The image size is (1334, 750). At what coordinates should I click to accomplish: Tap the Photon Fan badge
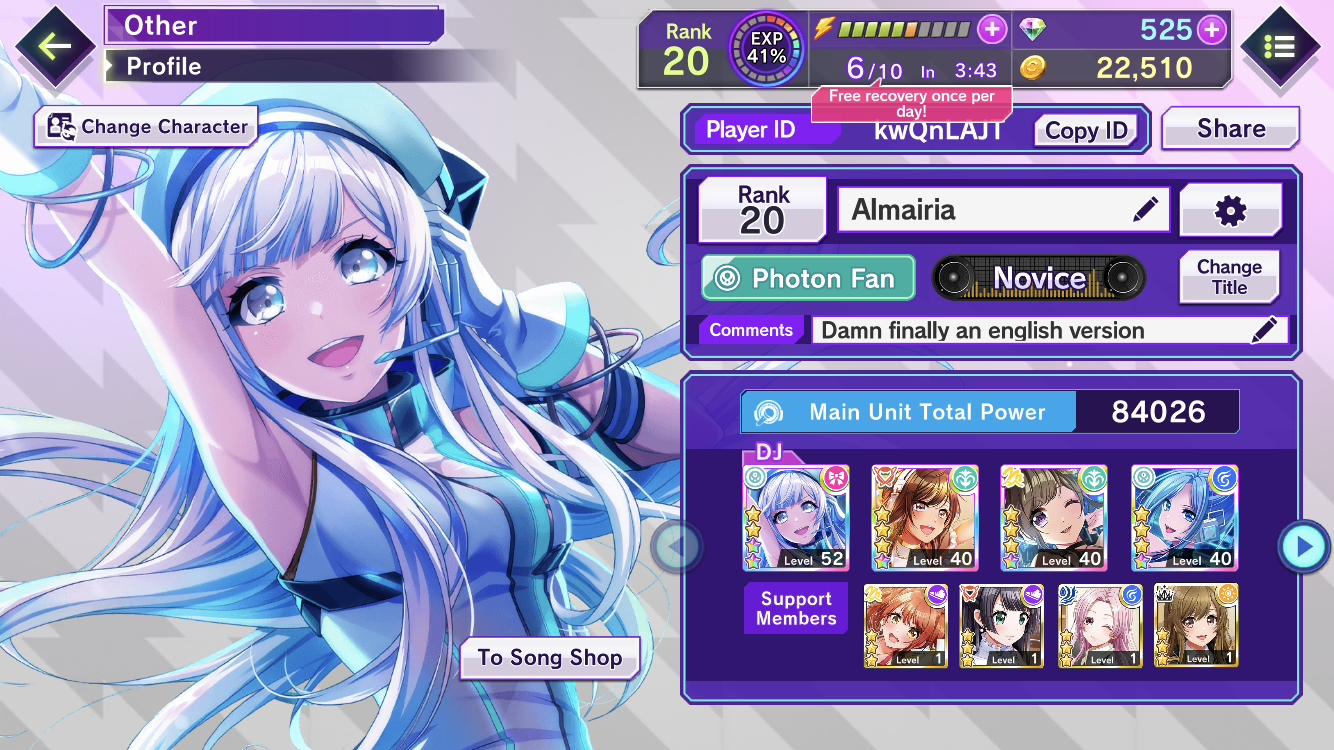(x=808, y=278)
